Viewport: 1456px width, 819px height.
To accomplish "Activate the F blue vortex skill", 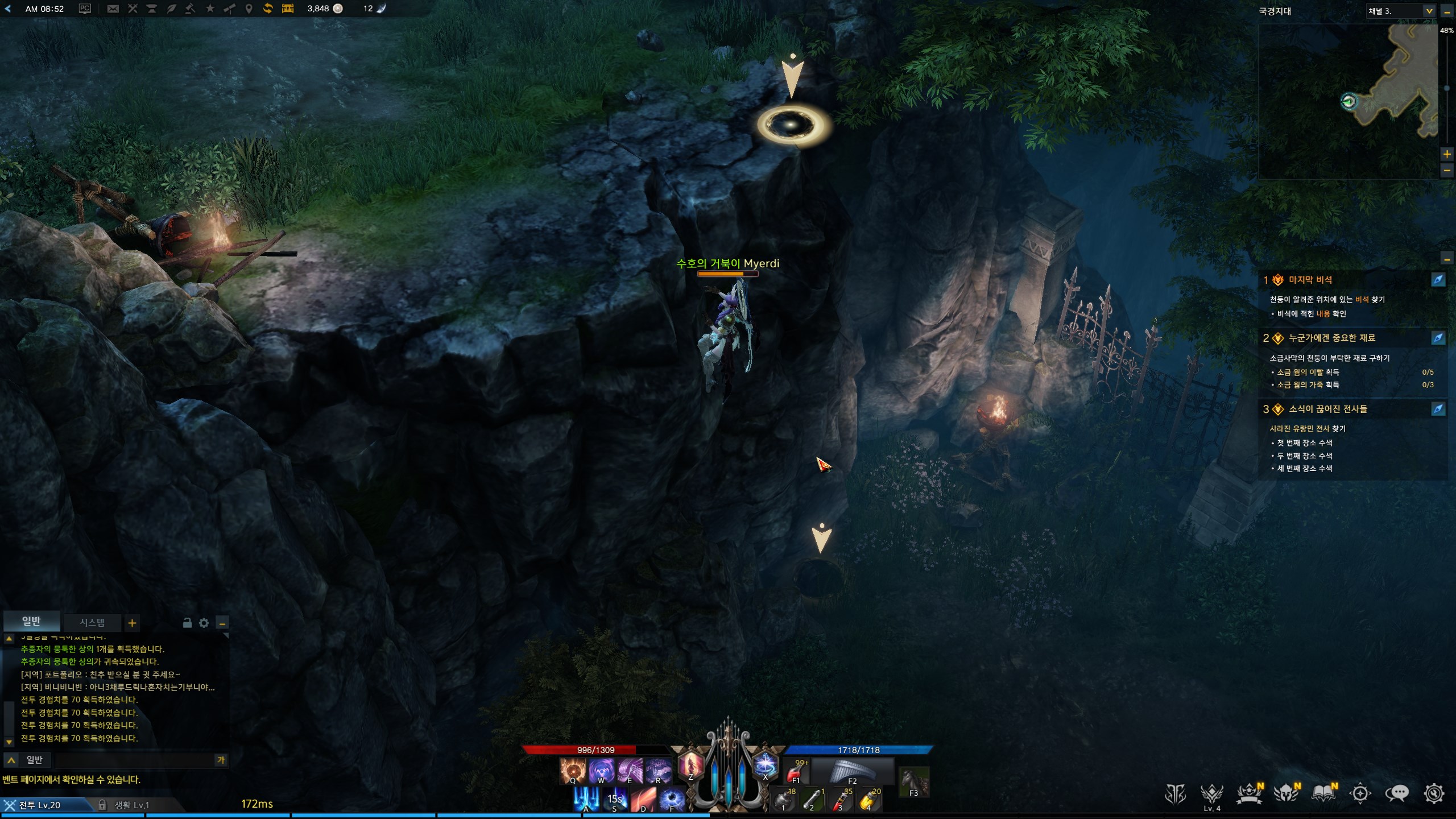I will [x=672, y=799].
